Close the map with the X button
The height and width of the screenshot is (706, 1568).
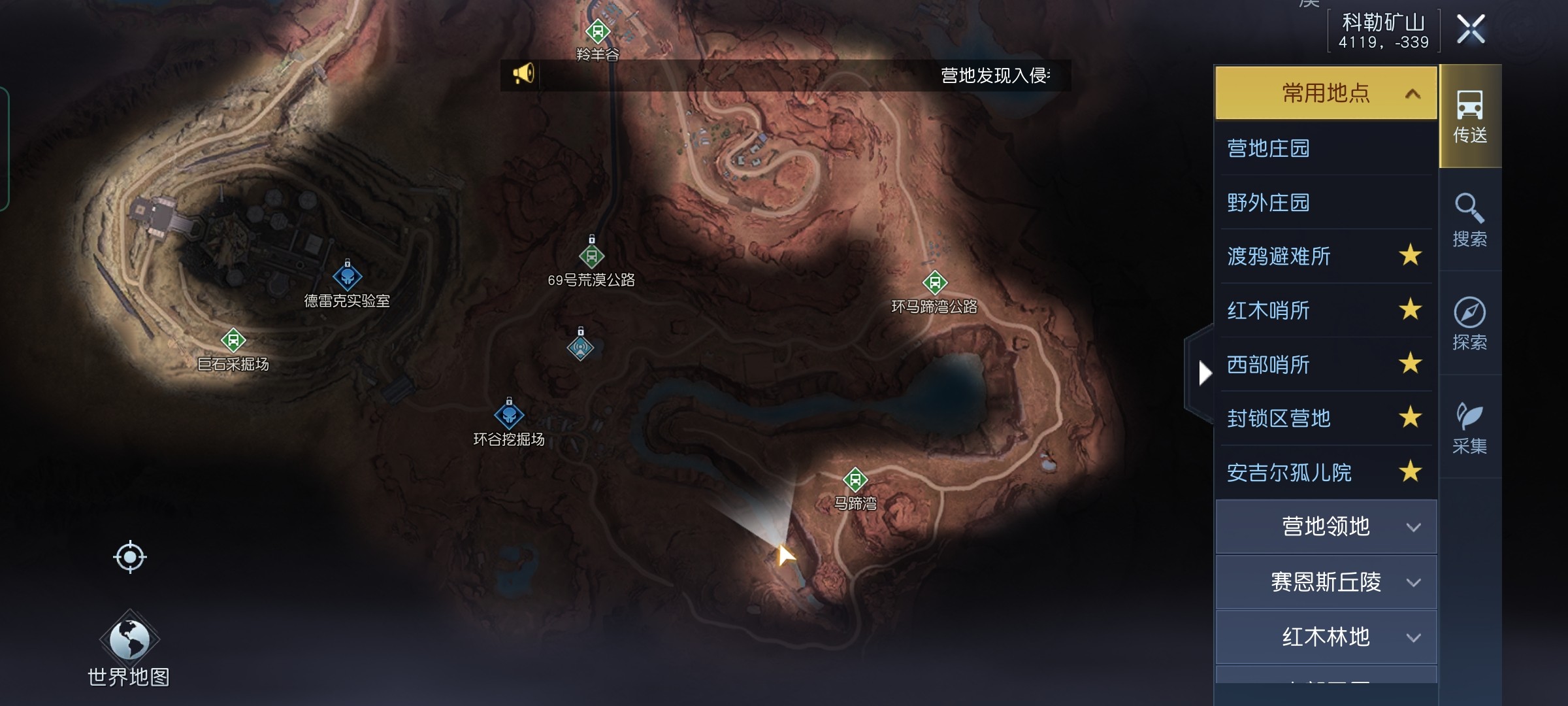[x=1471, y=29]
